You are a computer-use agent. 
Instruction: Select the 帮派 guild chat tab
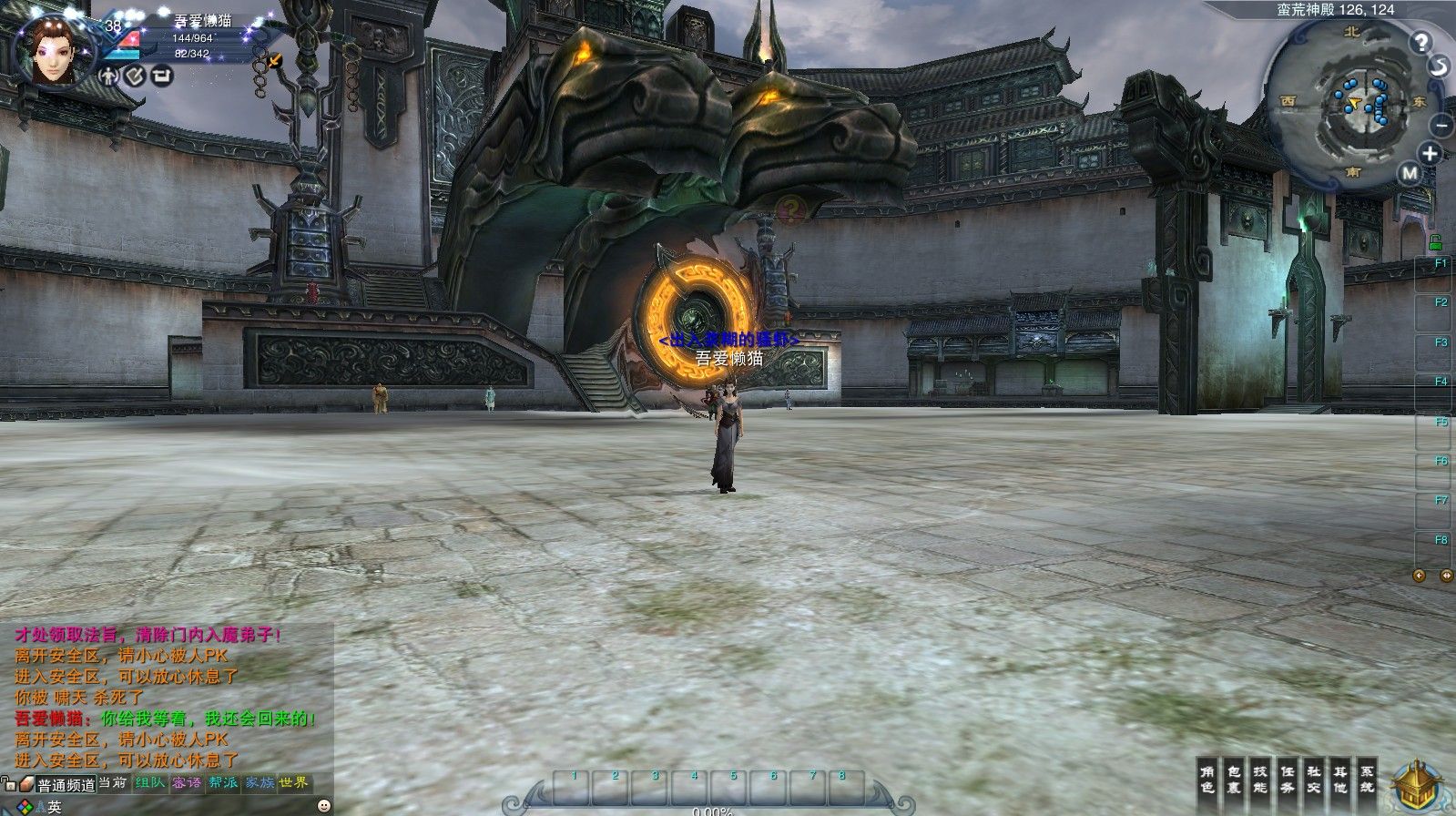pos(223,782)
